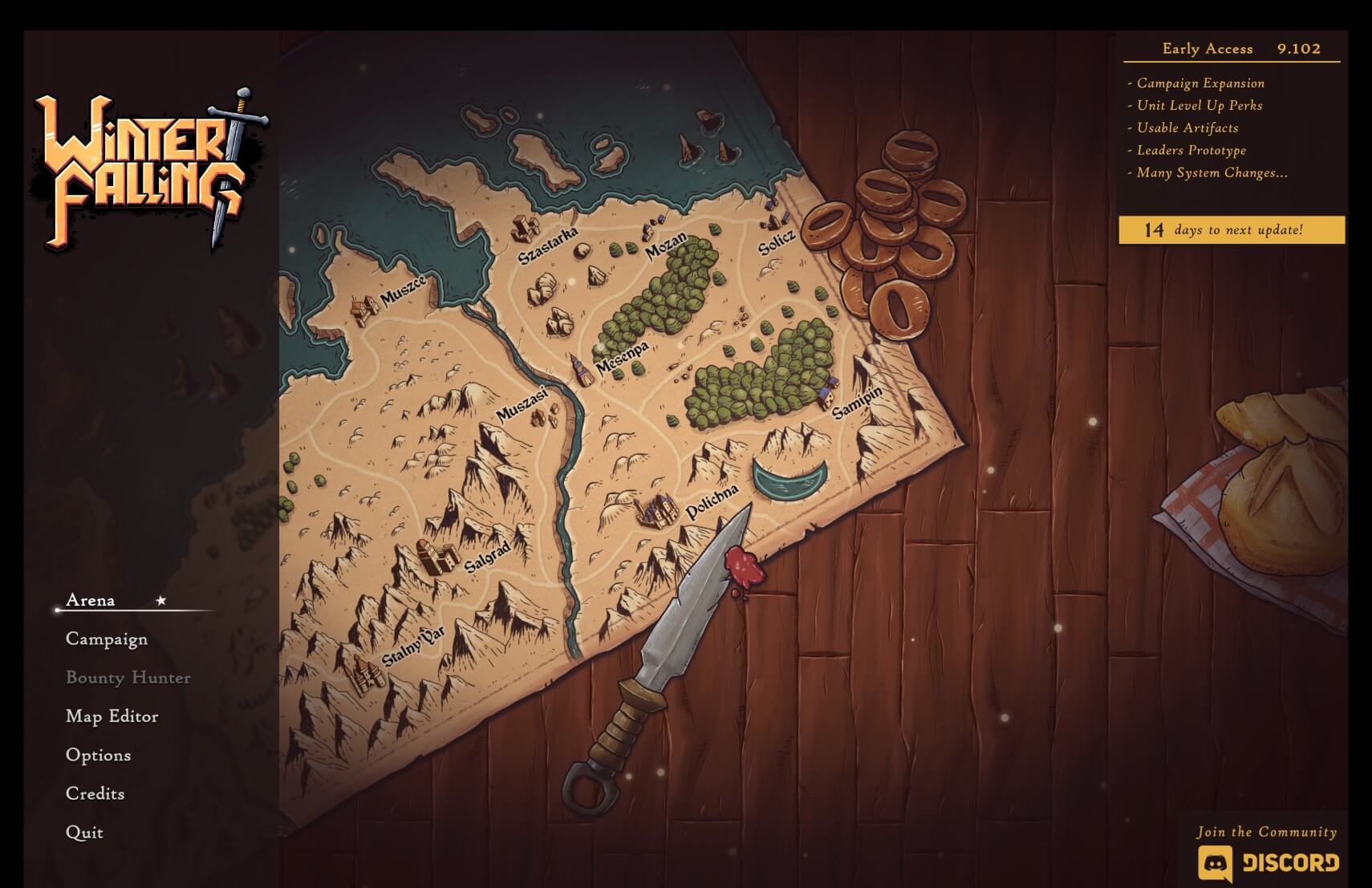Open the Options menu
Image resolution: width=1372 pixels, height=888 pixels.
pyautogui.click(x=98, y=755)
